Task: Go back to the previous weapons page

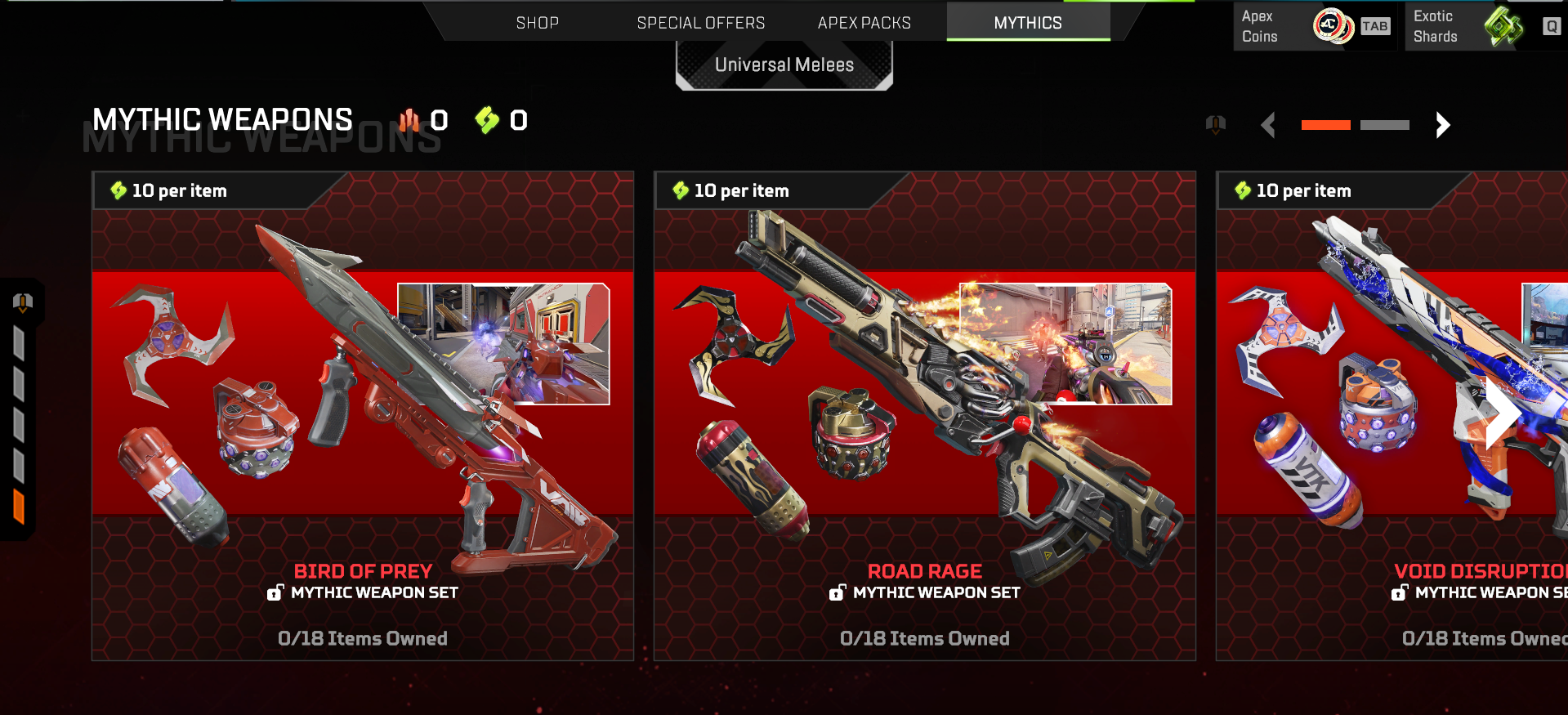Action: pos(1268,125)
